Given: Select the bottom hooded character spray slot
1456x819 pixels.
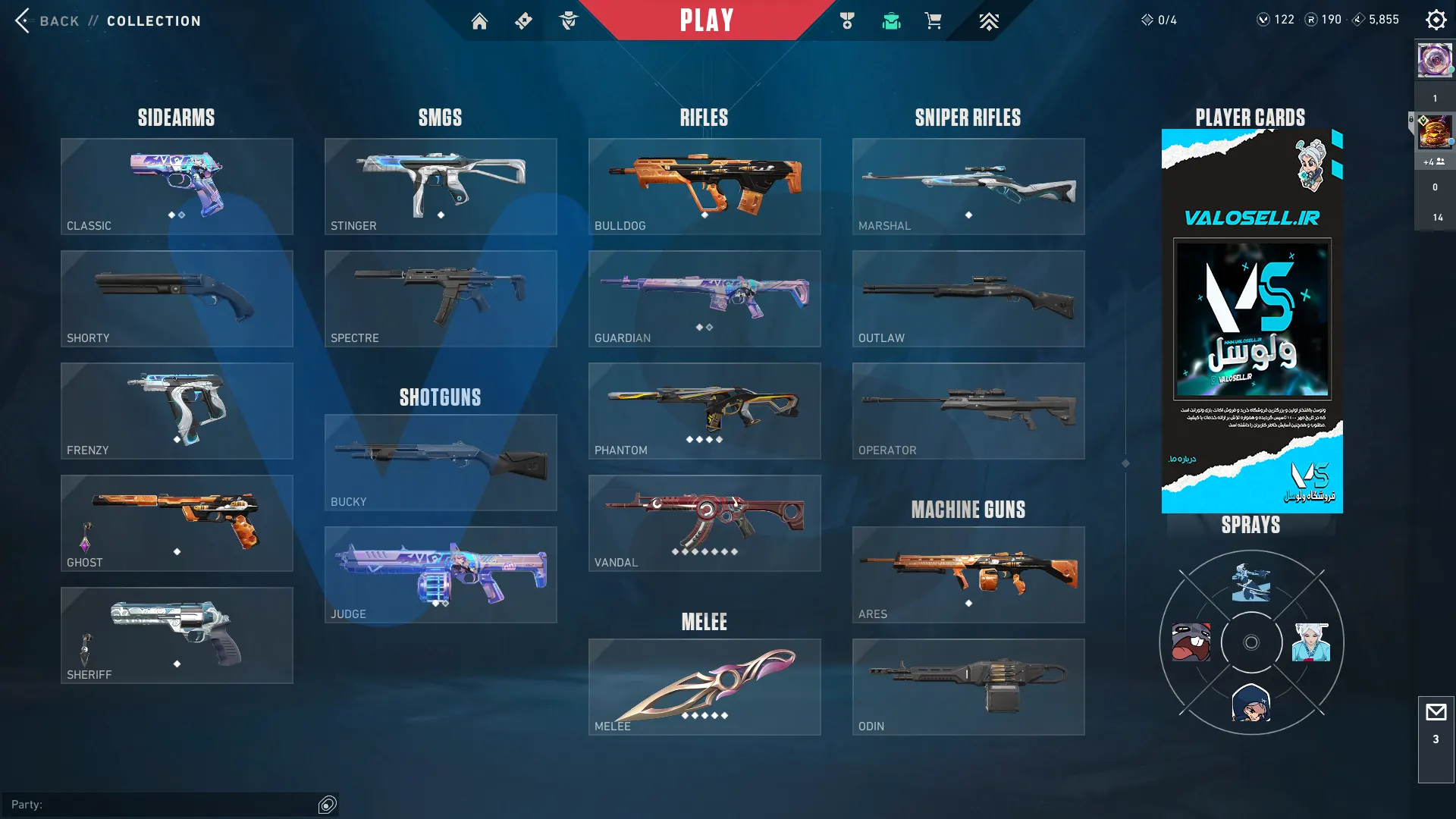Looking at the screenshot, I should [x=1251, y=702].
